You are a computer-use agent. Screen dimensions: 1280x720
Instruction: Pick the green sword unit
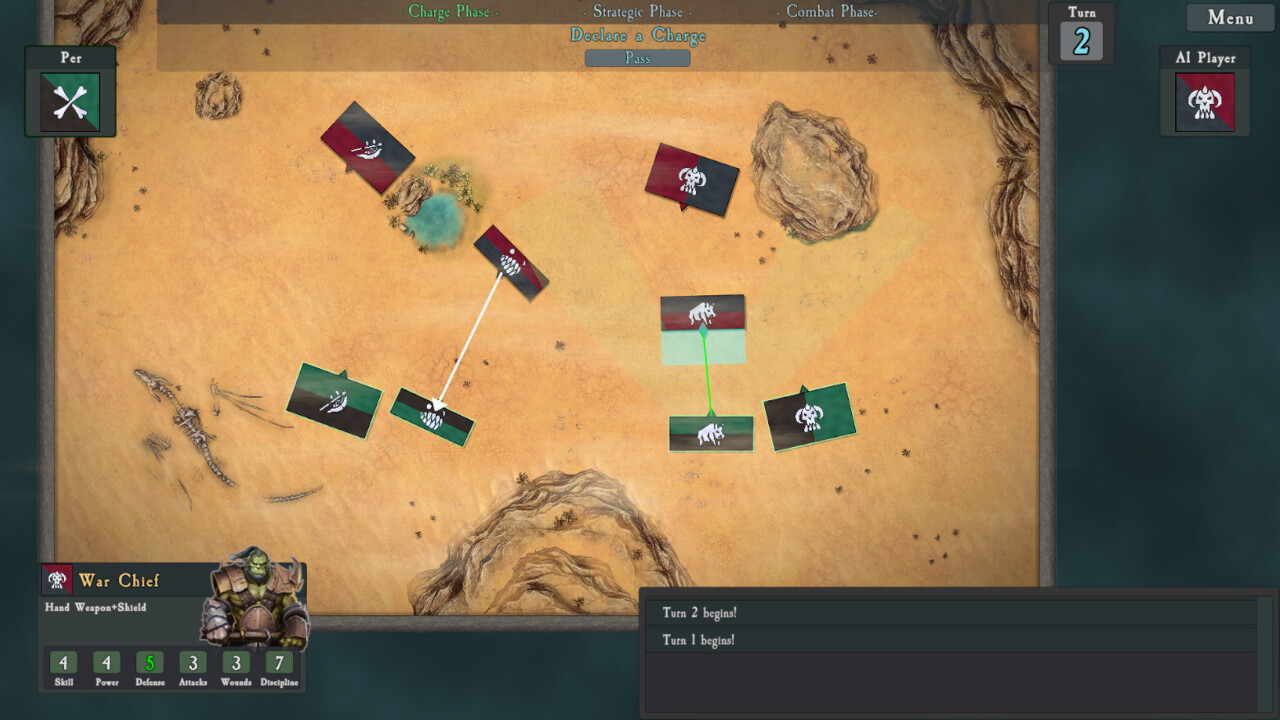coord(334,401)
